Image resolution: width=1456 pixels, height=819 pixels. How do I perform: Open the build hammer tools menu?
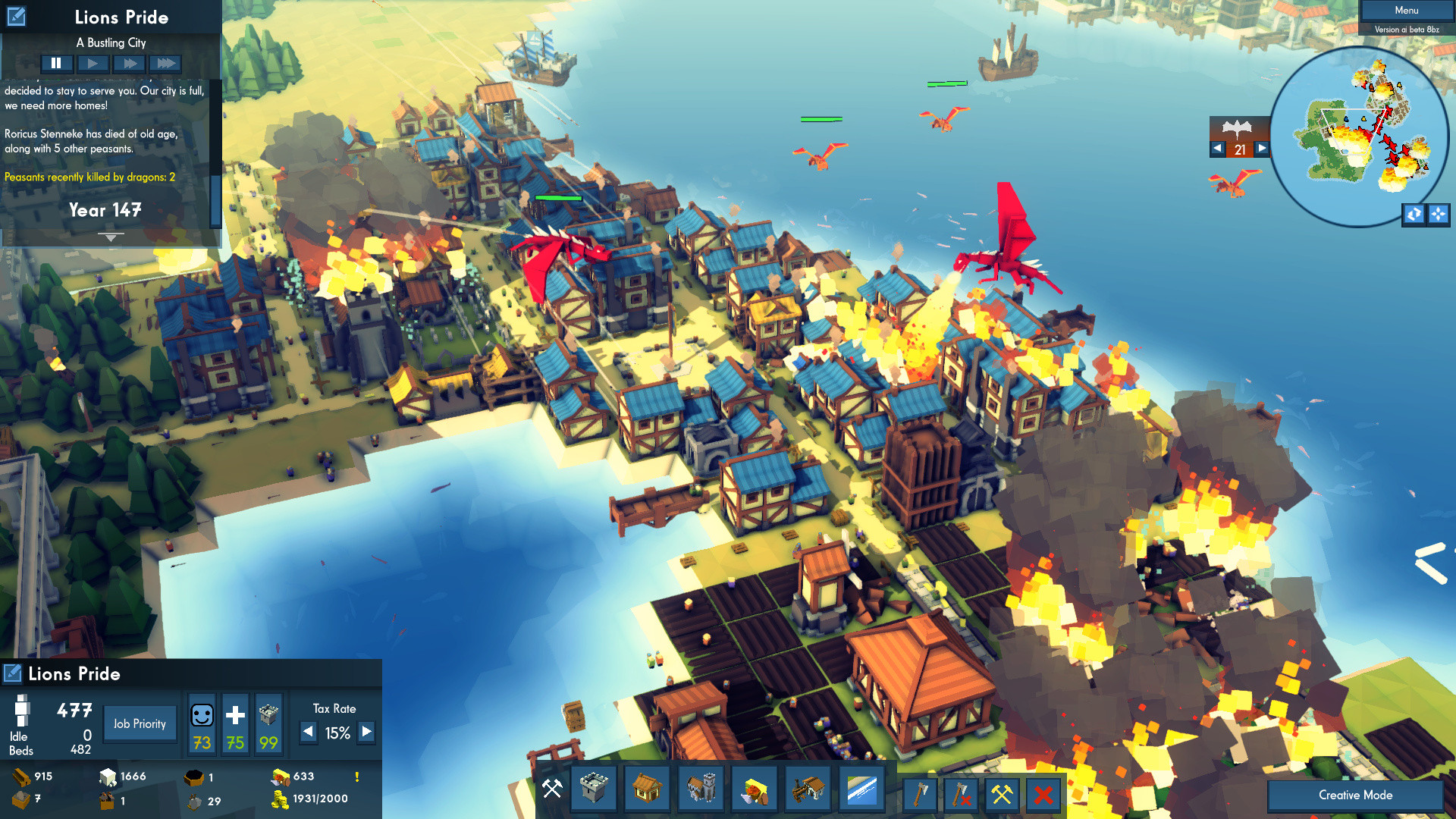pyautogui.click(x=551, y=789)
